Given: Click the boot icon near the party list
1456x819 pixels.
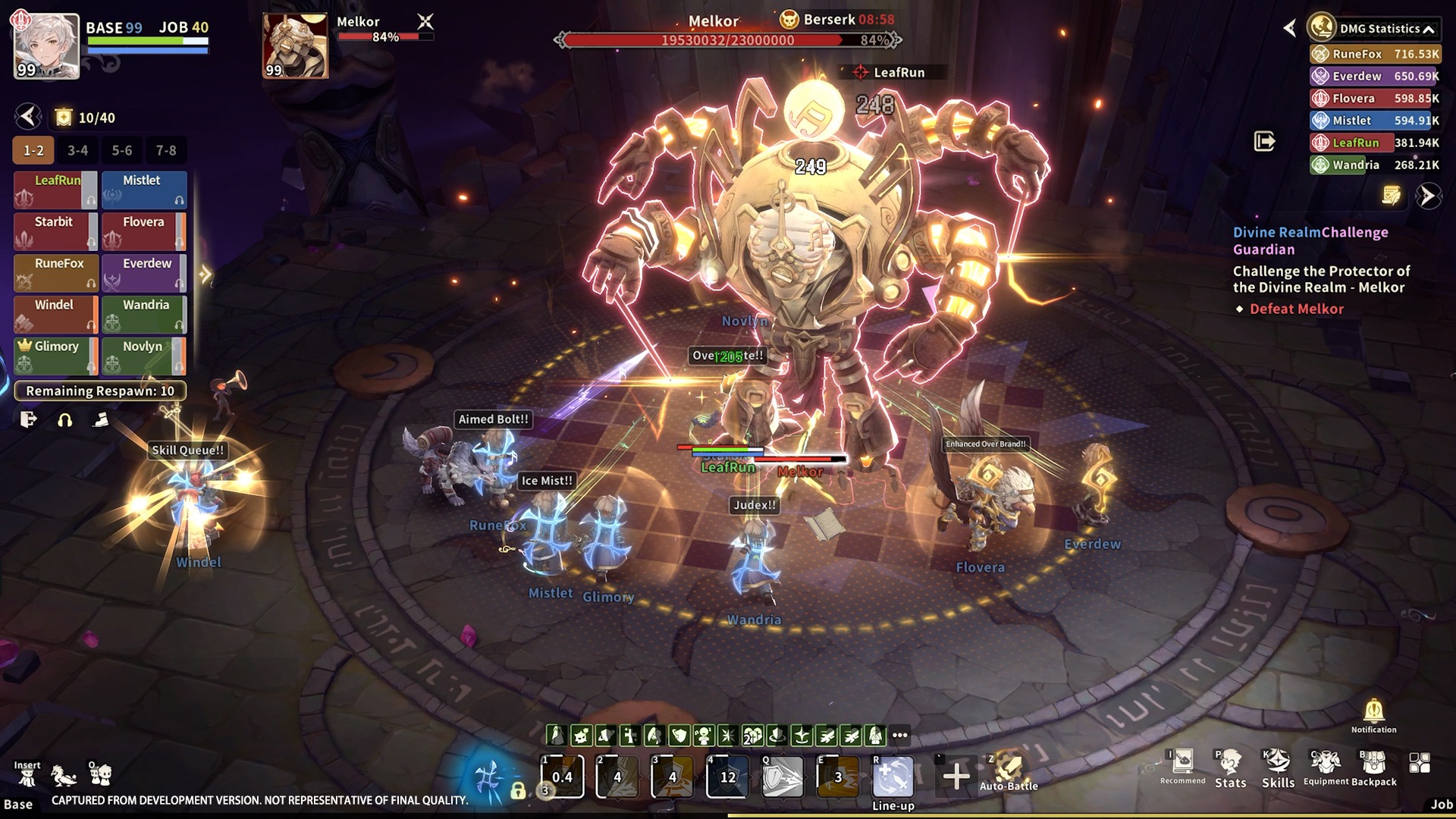Looking at the screenshot, I should coord(101,419).
